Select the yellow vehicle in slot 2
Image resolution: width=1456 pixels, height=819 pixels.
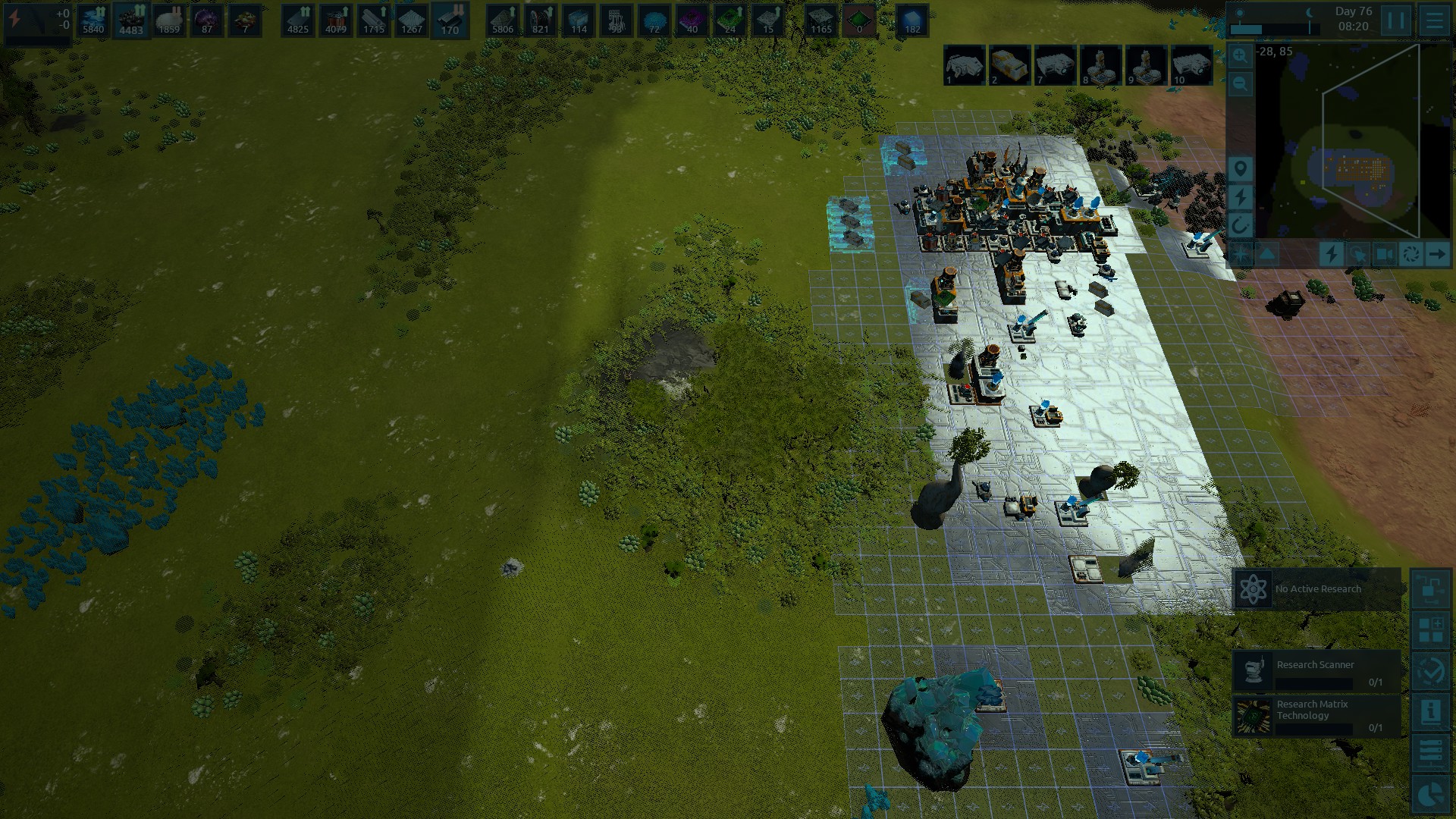tap(1010, 65)
